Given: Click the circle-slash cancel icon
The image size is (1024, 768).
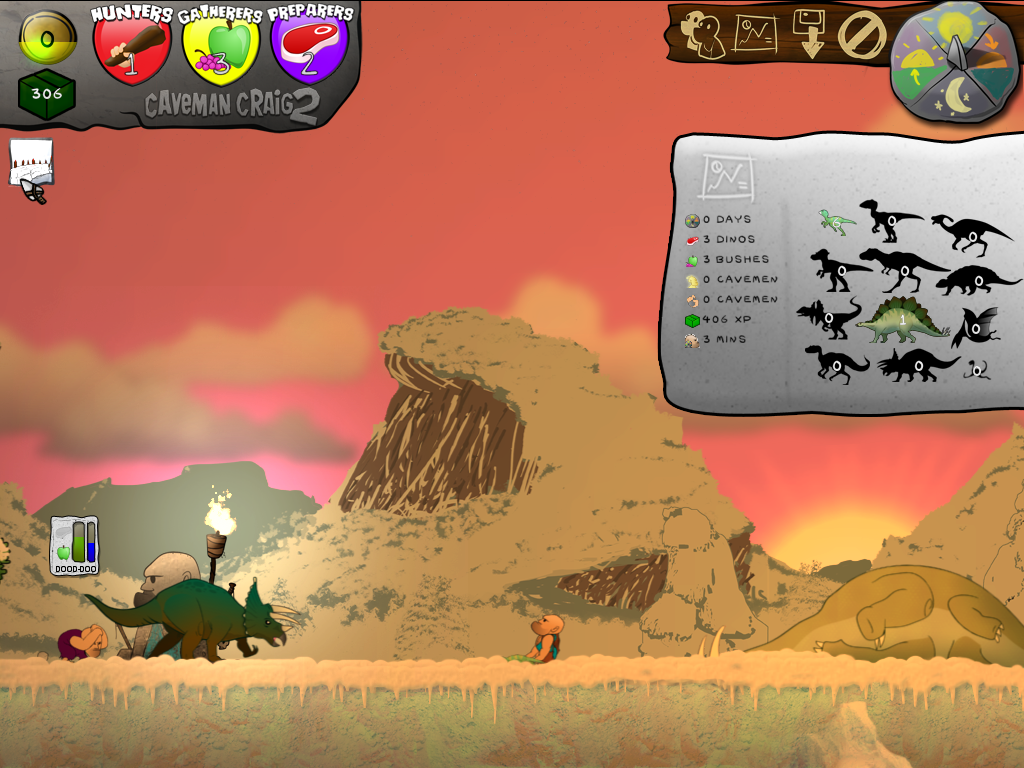Looking at the screenshot, I should click(x=861, y=34).
